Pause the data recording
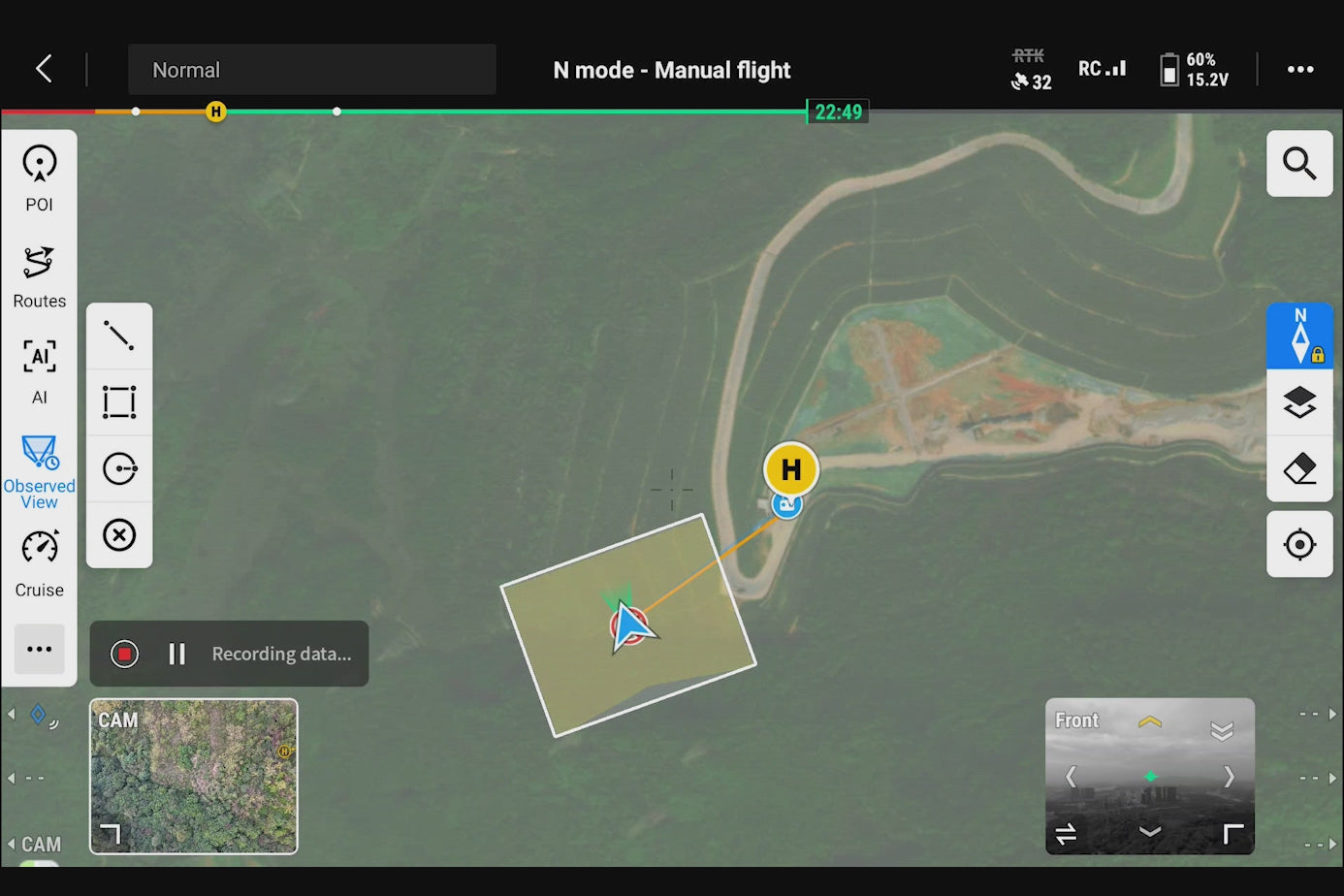The image size is (1344, 896). coord(176,654)
